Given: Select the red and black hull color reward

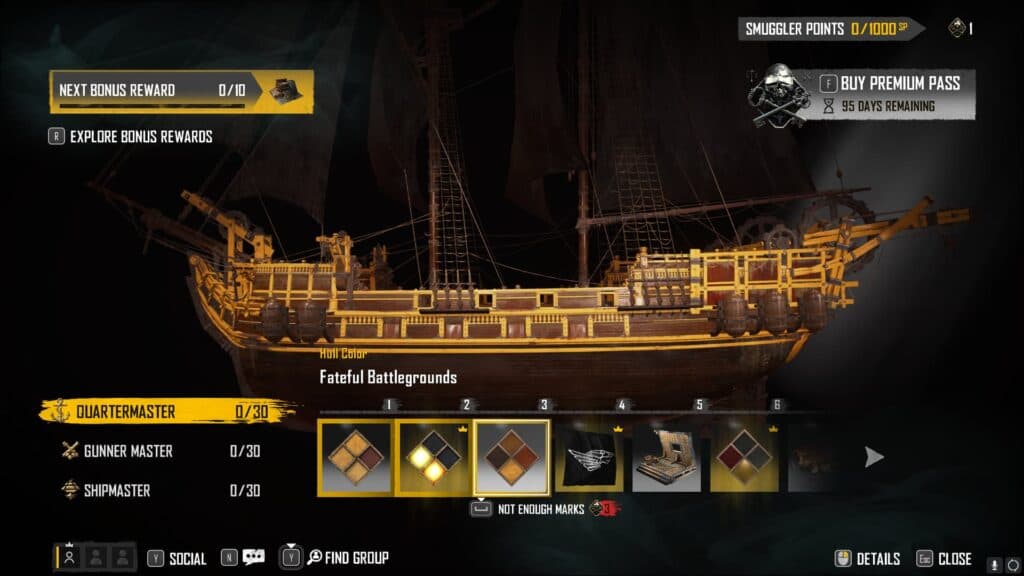Looking at the screenshot, I should point(744,457).
